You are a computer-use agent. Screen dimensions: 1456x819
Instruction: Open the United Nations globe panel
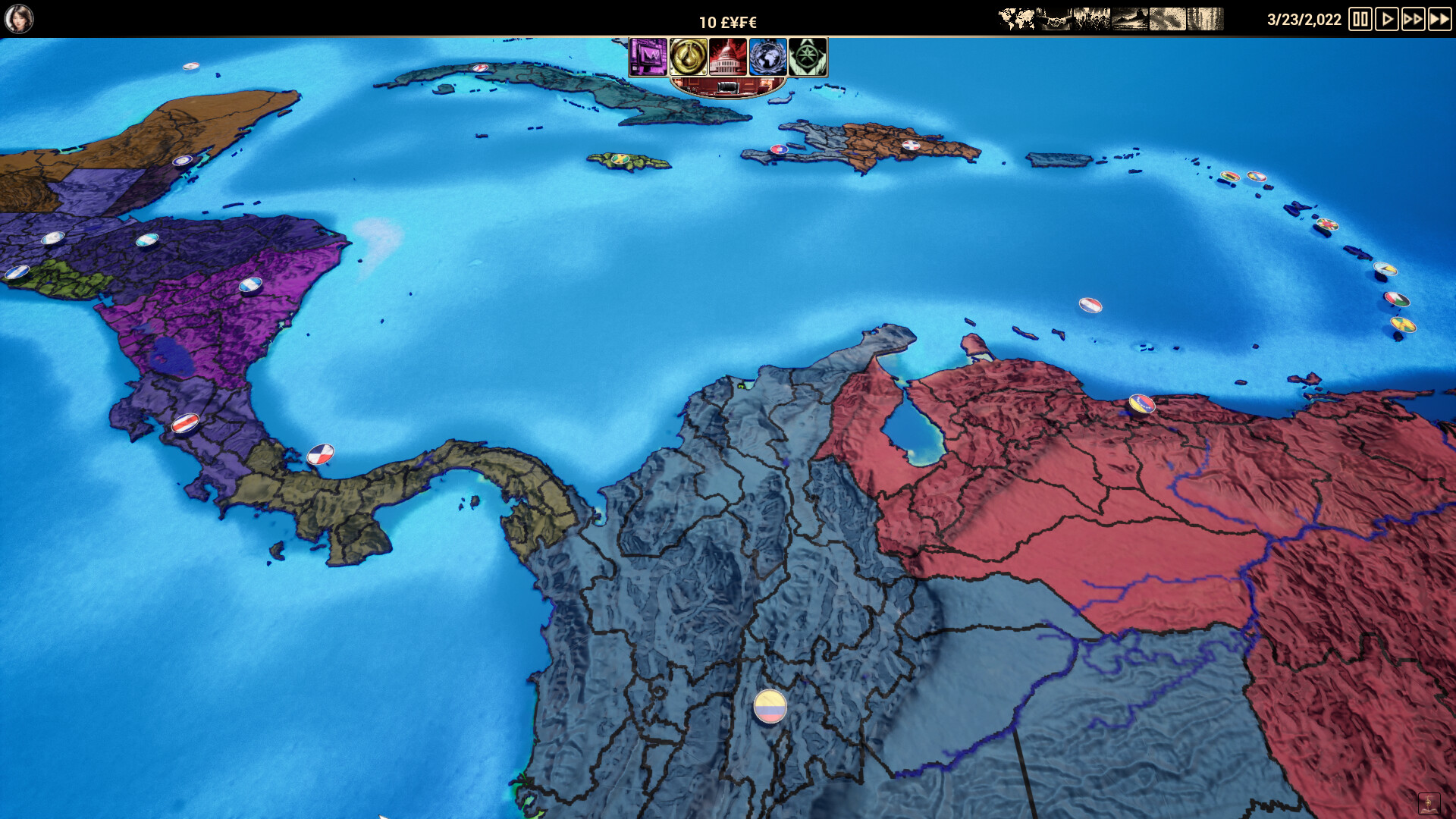coord(768,58)
